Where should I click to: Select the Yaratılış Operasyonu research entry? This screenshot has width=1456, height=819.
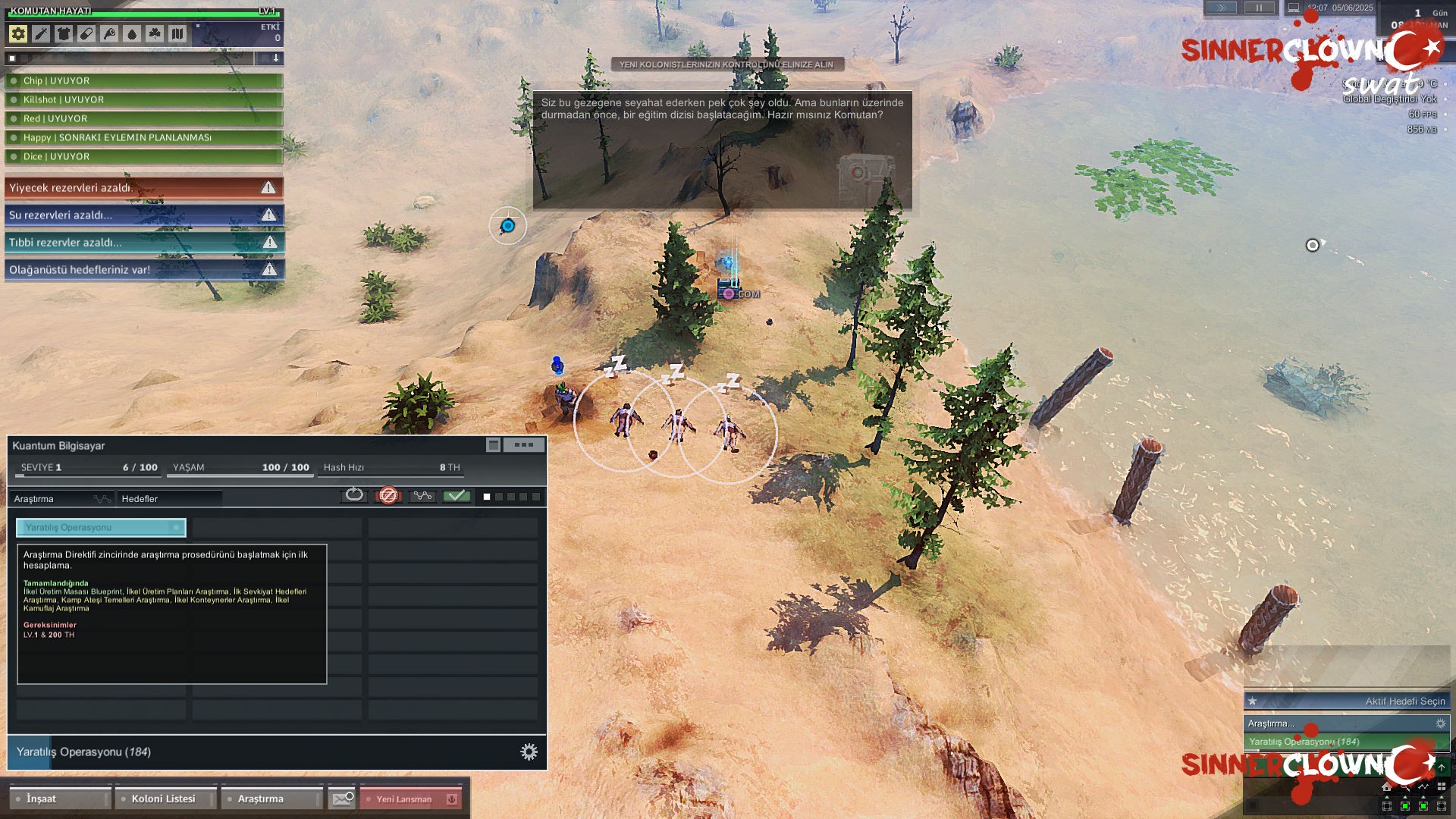(x=101, y=527)
